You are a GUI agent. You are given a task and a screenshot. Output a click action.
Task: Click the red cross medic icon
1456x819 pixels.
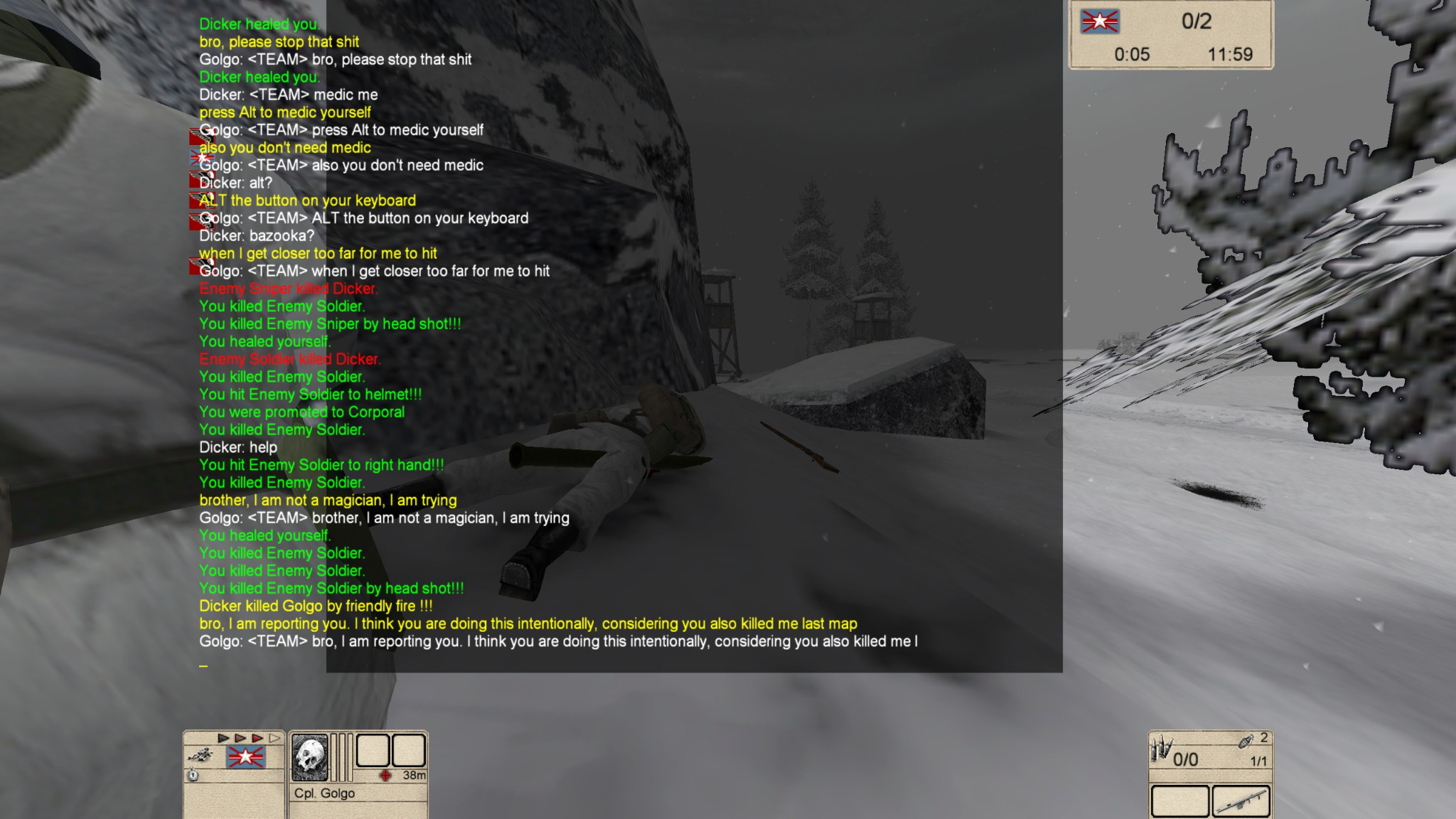(x=385, y=775)
